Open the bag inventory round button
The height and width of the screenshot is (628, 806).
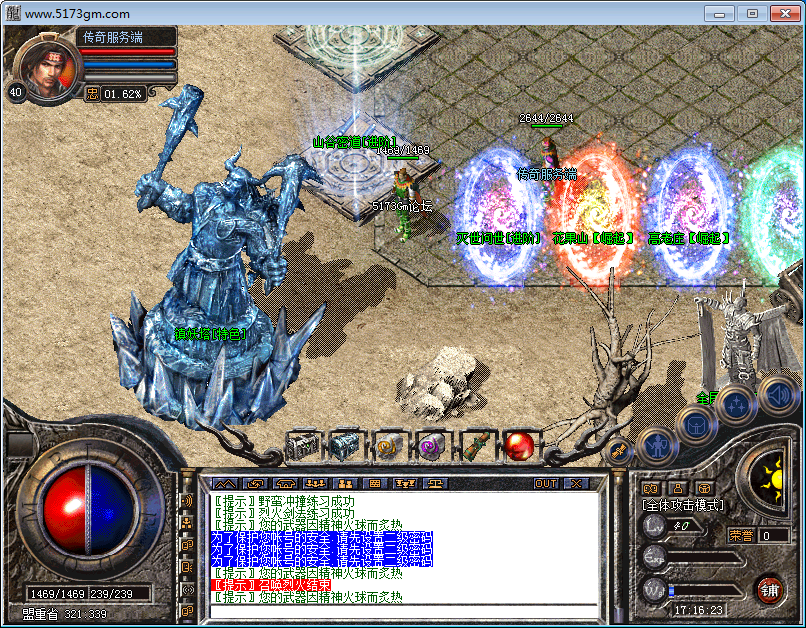coord(694,422)
